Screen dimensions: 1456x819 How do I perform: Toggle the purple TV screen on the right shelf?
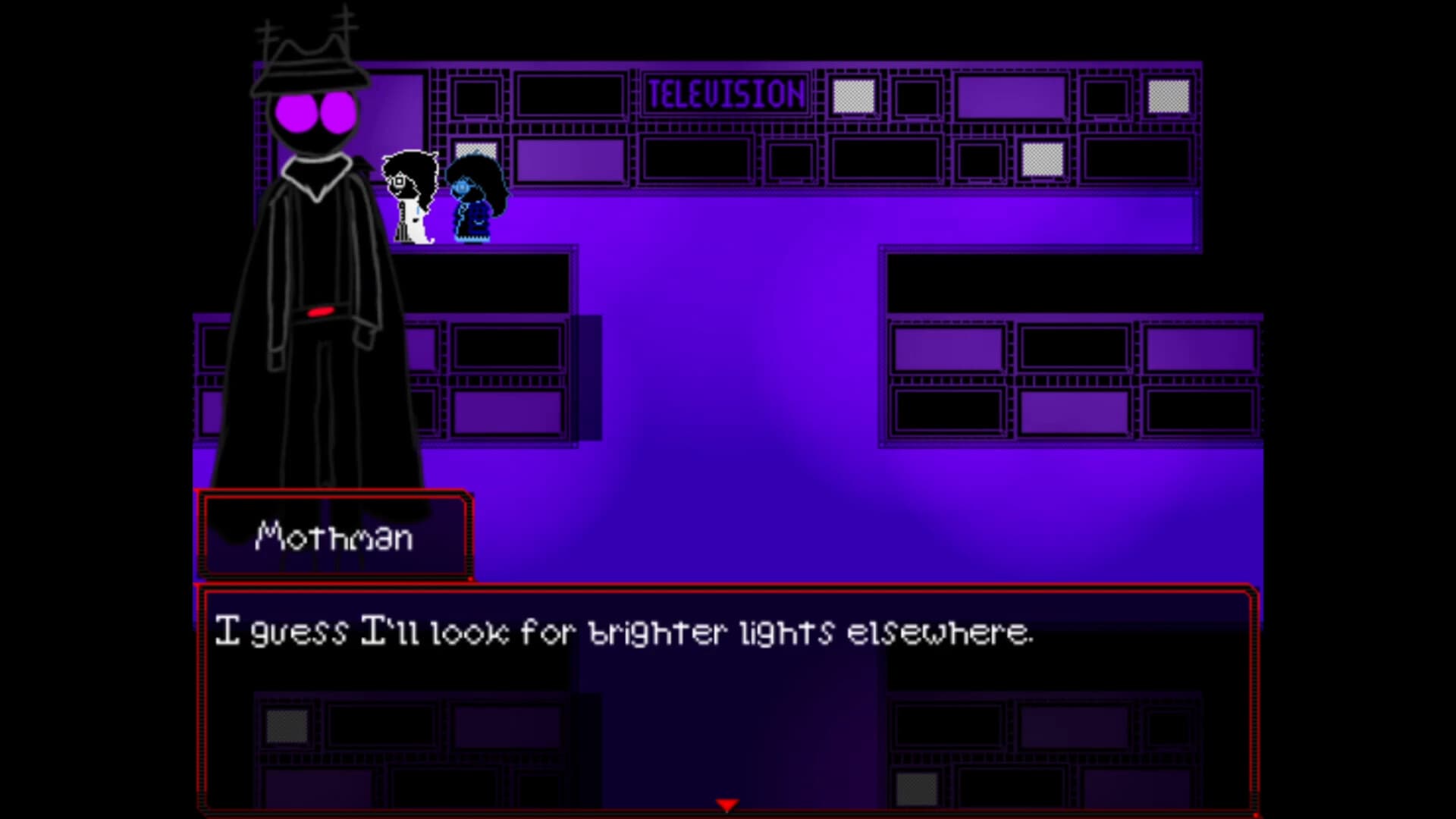(x=948, y=349)
